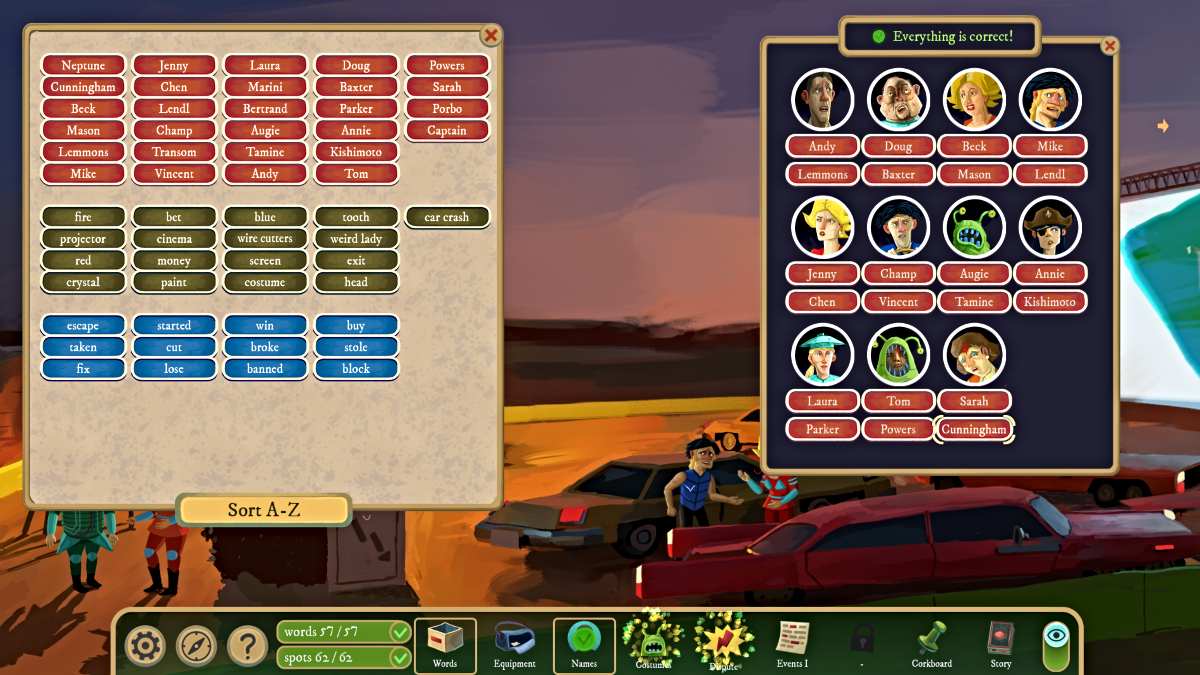Select the 'car crash' word chip
The height and width of the screenshot is (675, 1200).
click(x=447, y=217)
